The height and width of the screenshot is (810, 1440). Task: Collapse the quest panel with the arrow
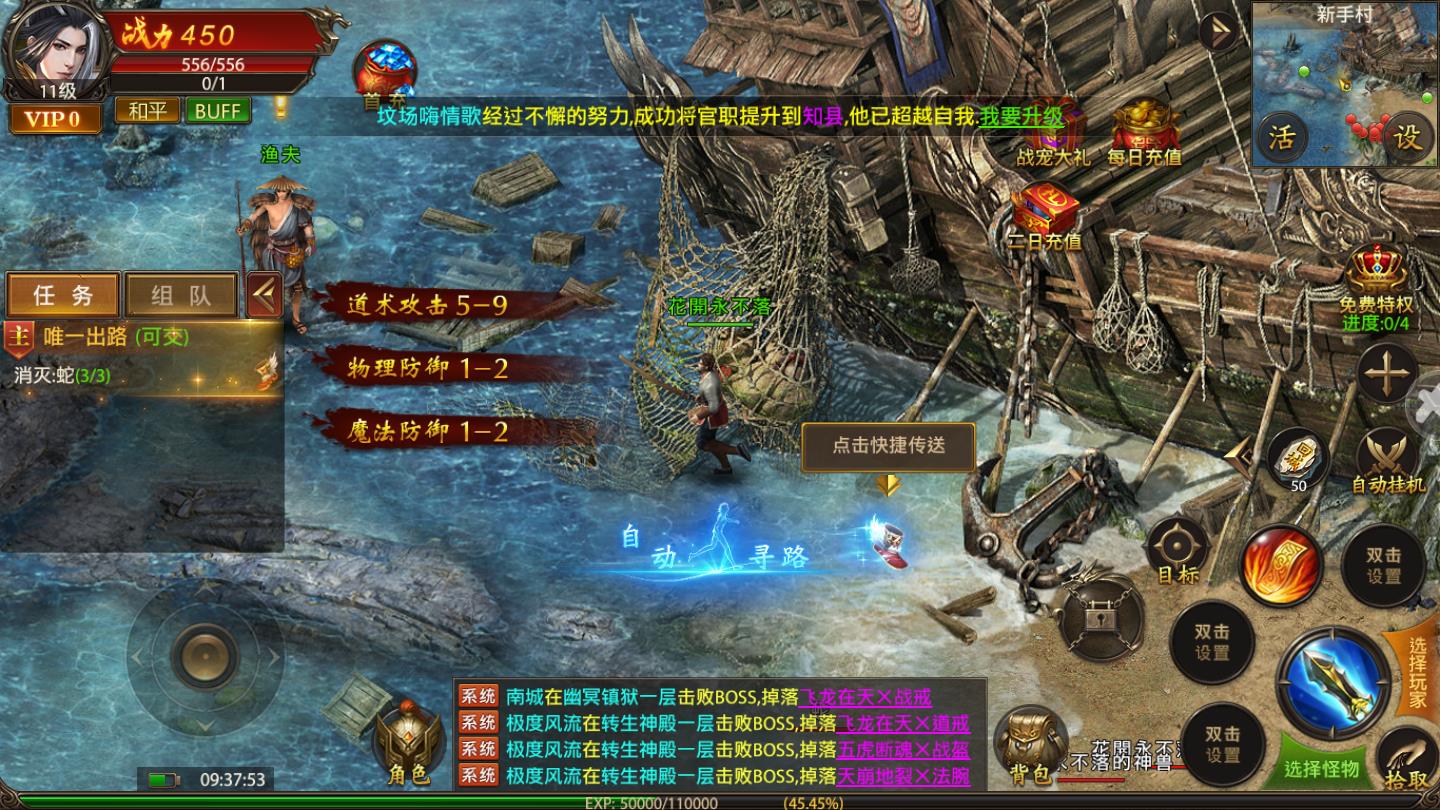pyautogui.click(x=264, y=295)
